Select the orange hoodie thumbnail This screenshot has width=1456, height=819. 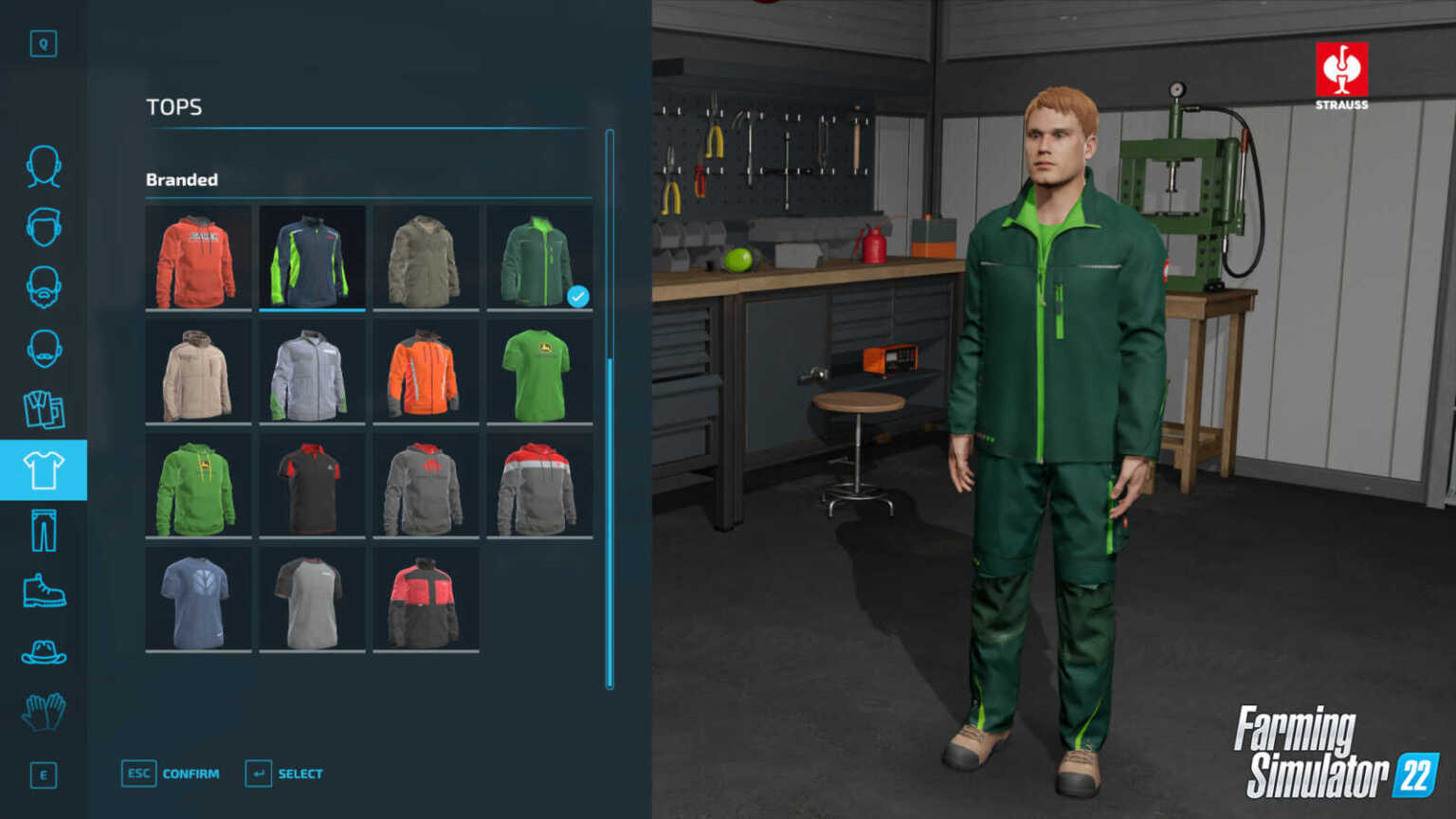[x=198, y=257]
